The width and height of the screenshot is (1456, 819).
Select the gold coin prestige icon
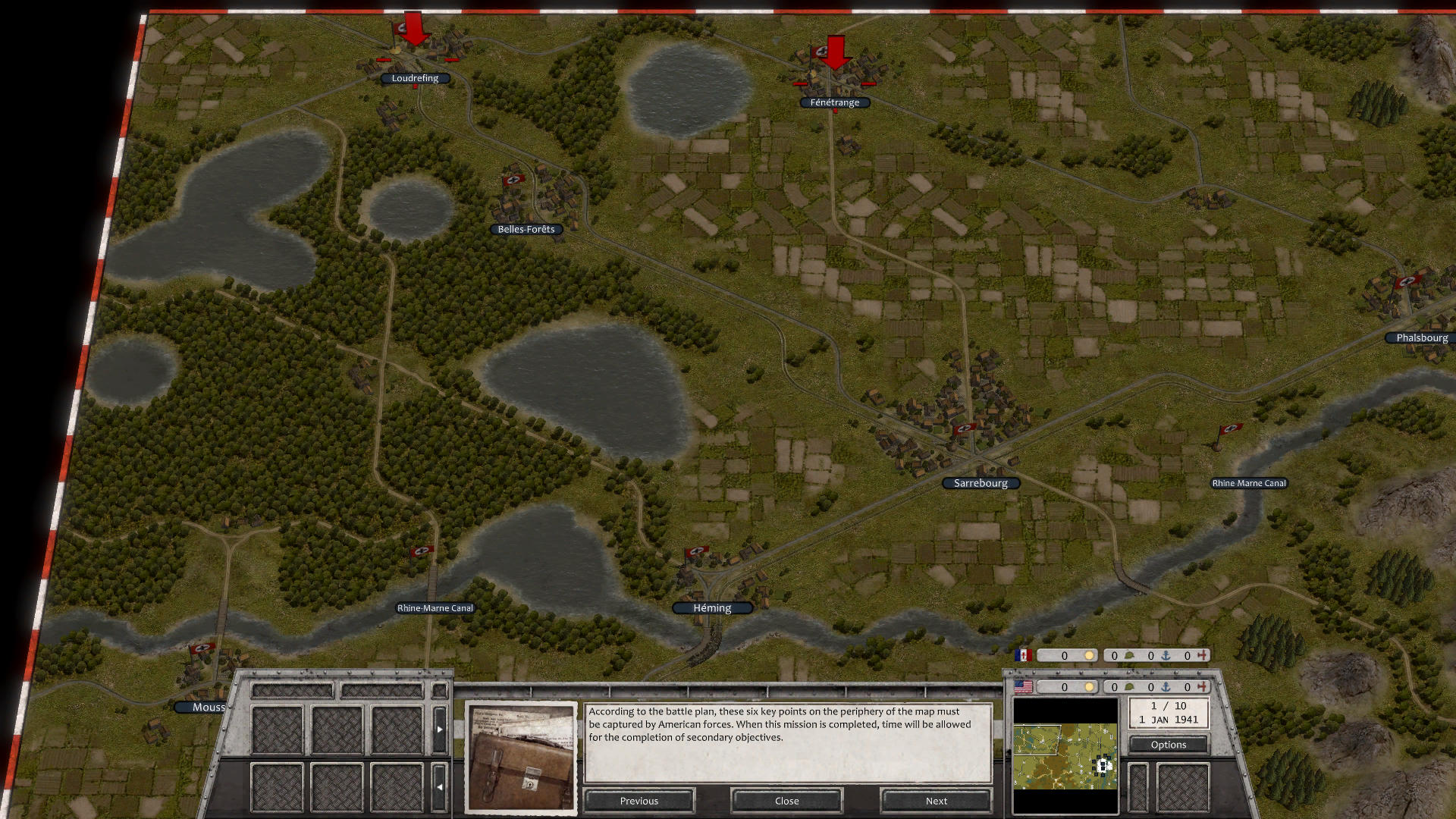coord(1090,687)
